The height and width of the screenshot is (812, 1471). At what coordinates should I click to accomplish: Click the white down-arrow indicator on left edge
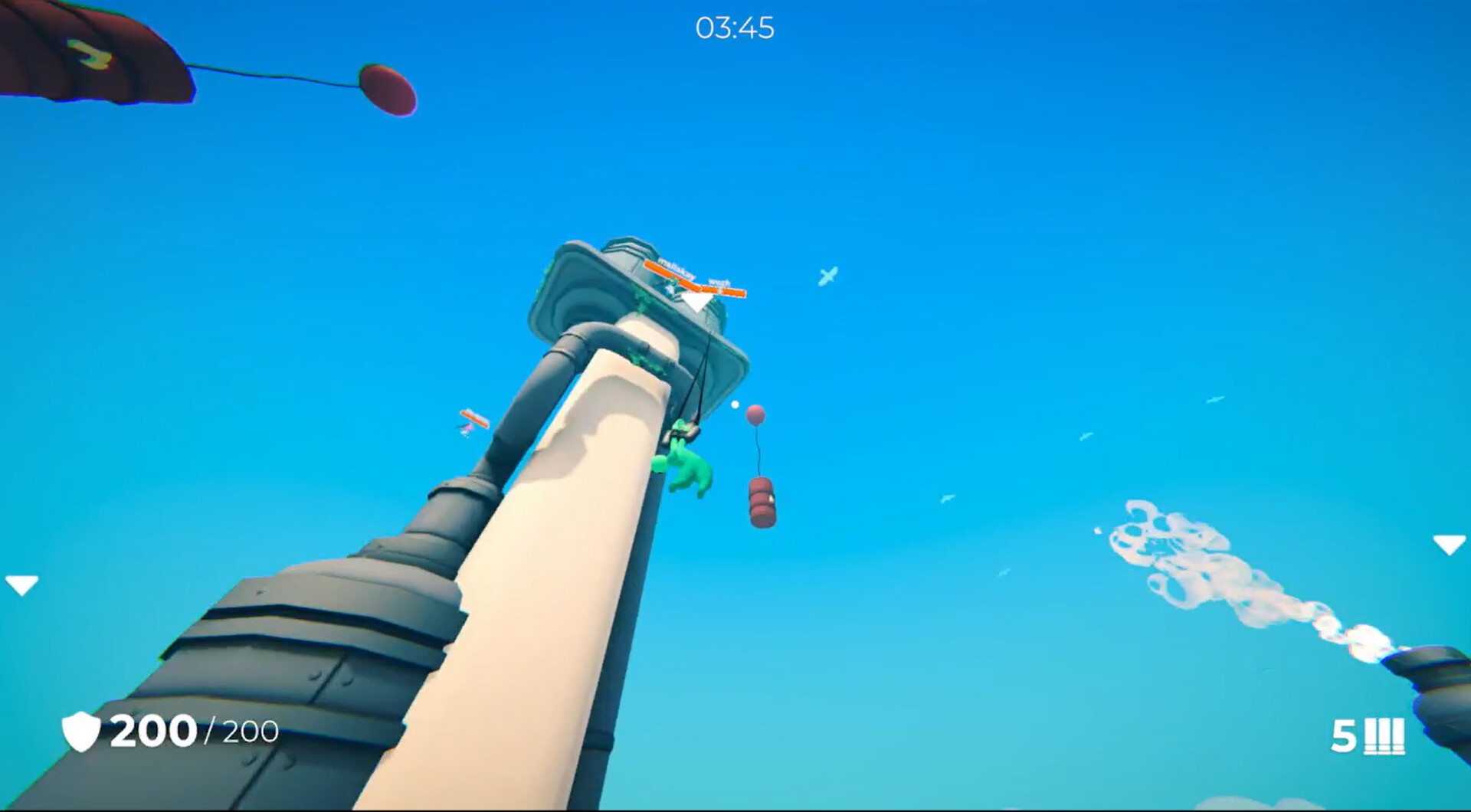(x=21, y=585)
